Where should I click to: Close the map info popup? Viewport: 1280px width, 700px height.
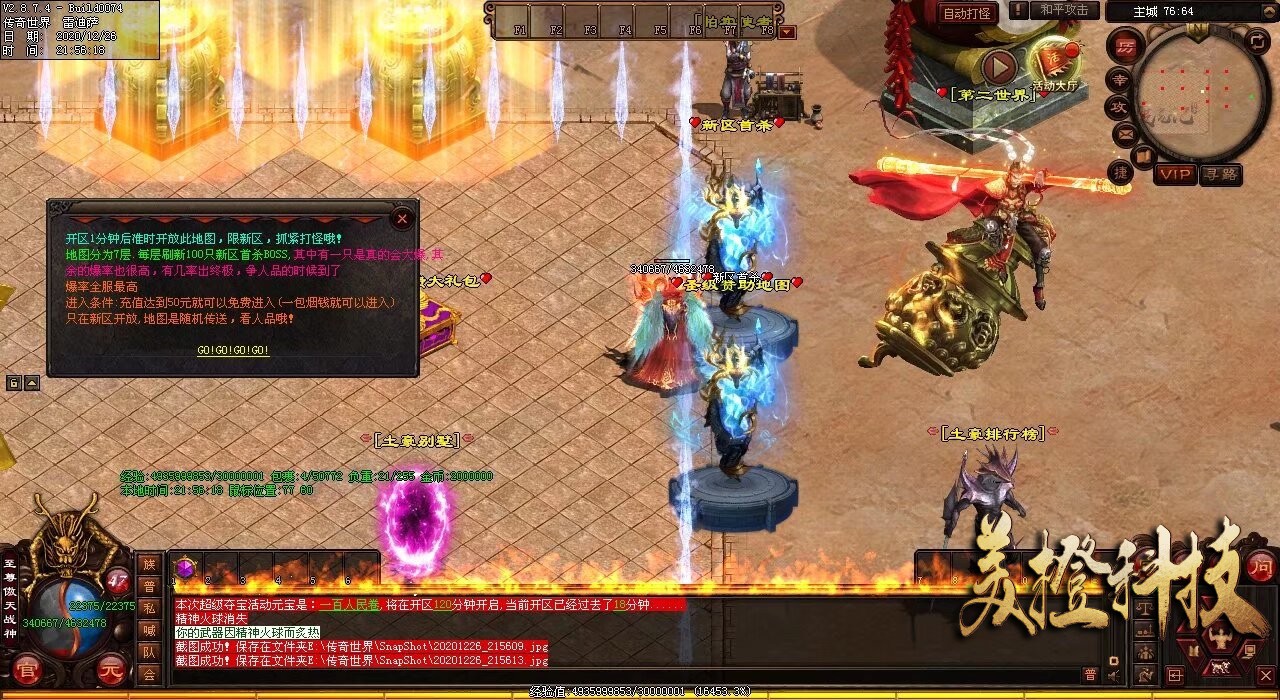[x=402, y=217]
